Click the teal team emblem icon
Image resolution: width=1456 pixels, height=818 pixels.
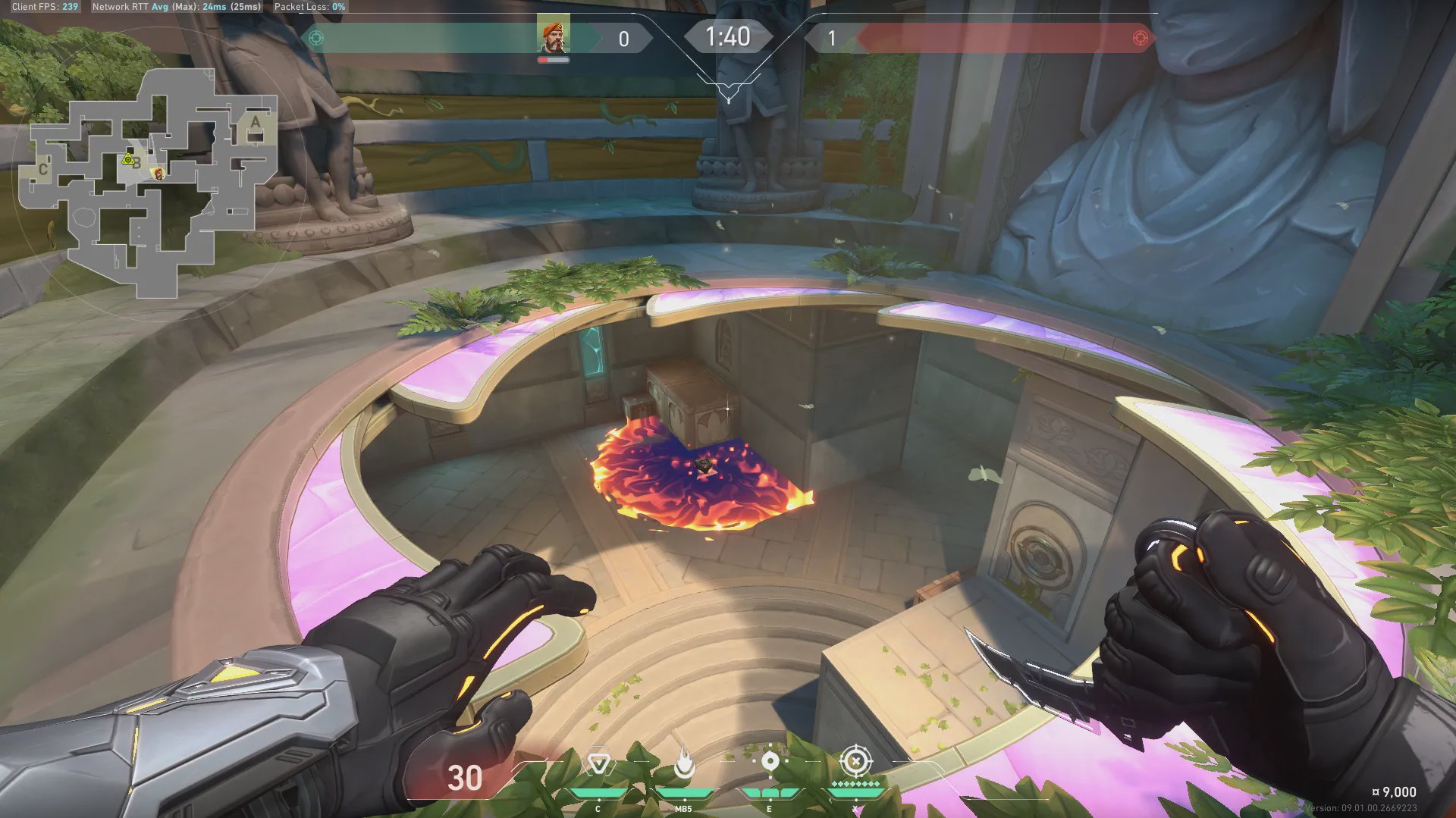316,38
